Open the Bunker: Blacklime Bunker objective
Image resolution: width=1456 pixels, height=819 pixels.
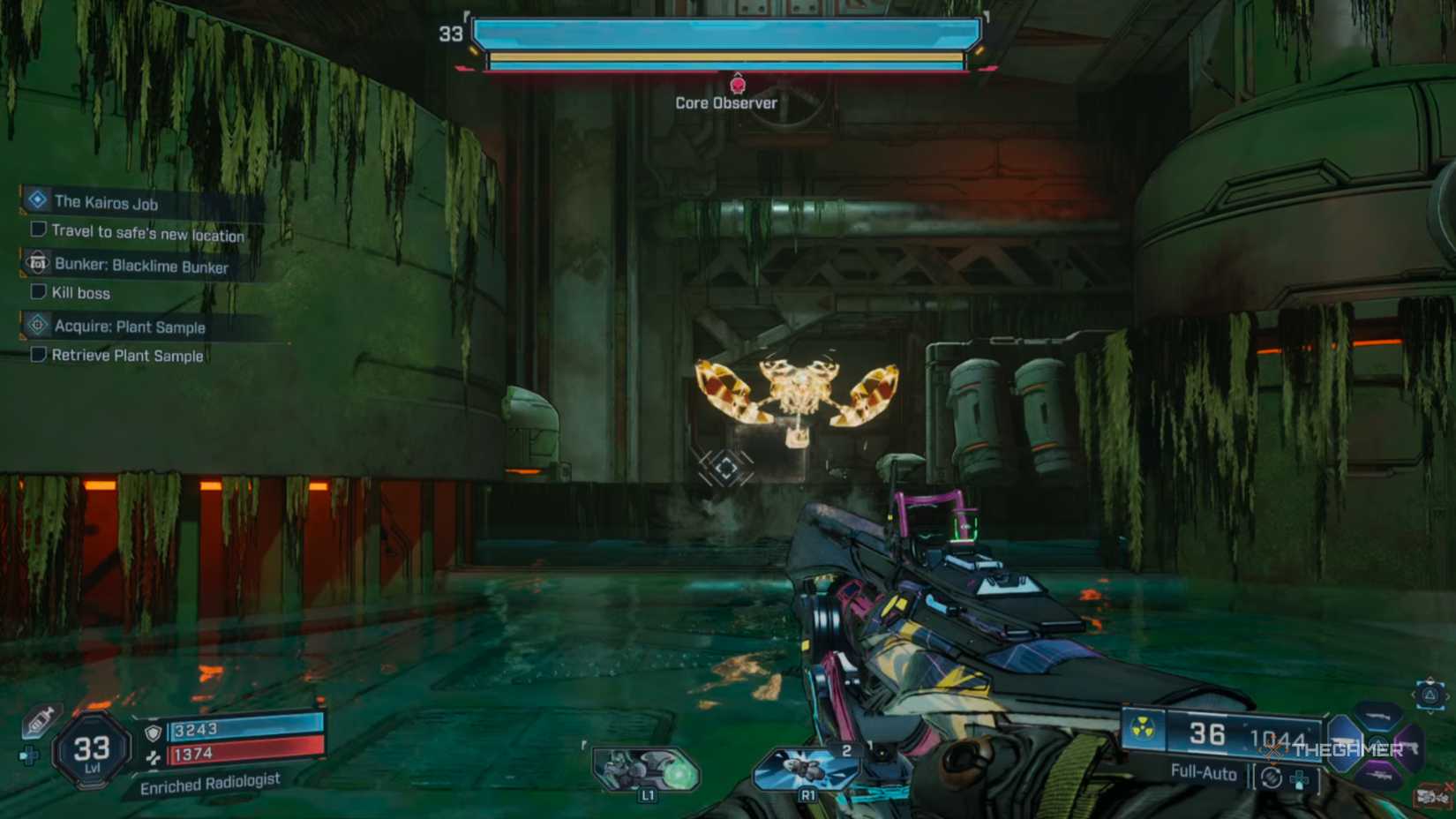[x=141, y=266]
